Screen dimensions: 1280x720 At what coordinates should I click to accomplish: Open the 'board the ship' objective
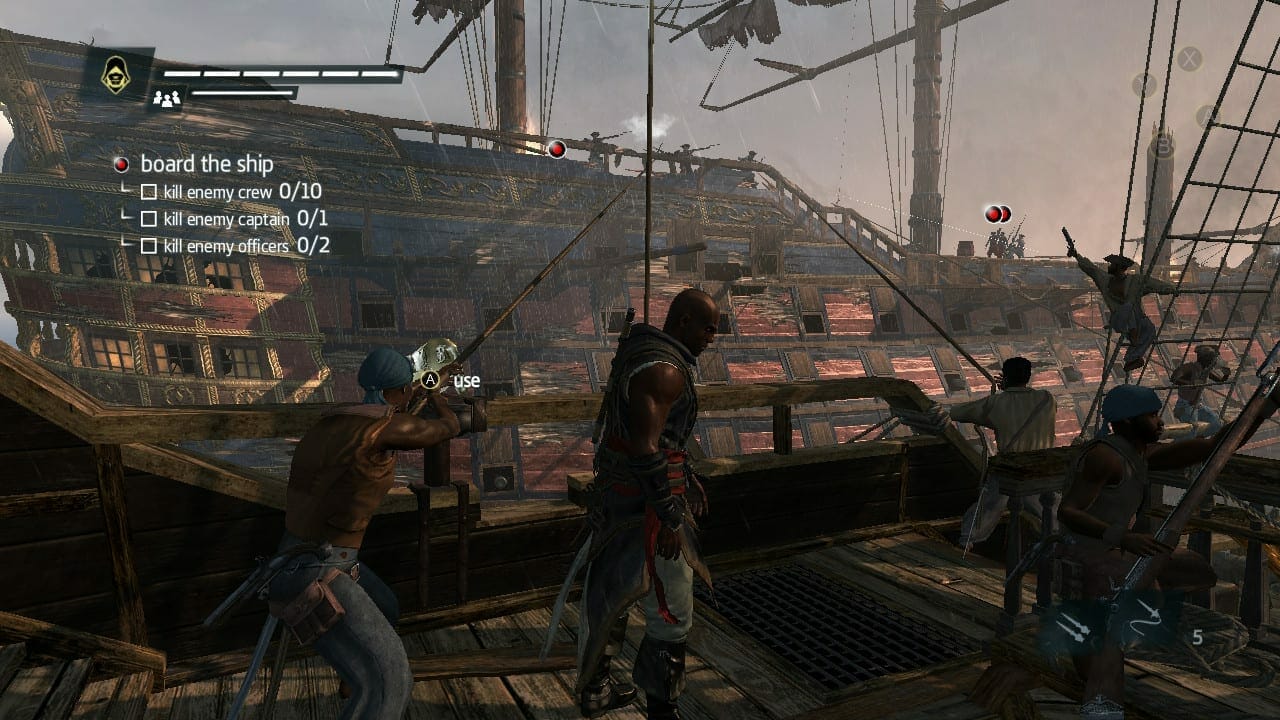tap(206, 164)
